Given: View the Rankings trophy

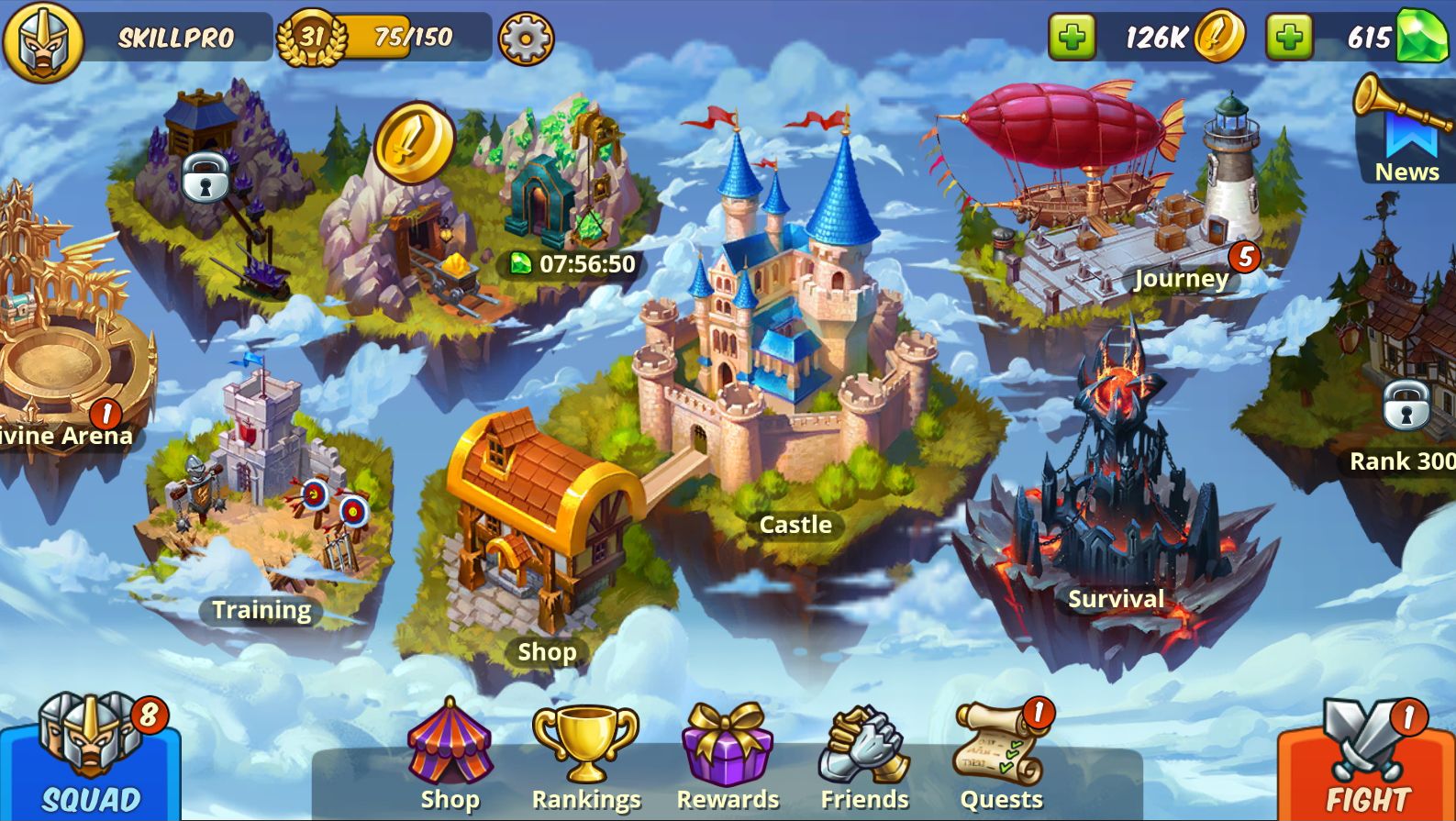Looking at the screenshot, I should pyautogui.click(x=585, y=757).
